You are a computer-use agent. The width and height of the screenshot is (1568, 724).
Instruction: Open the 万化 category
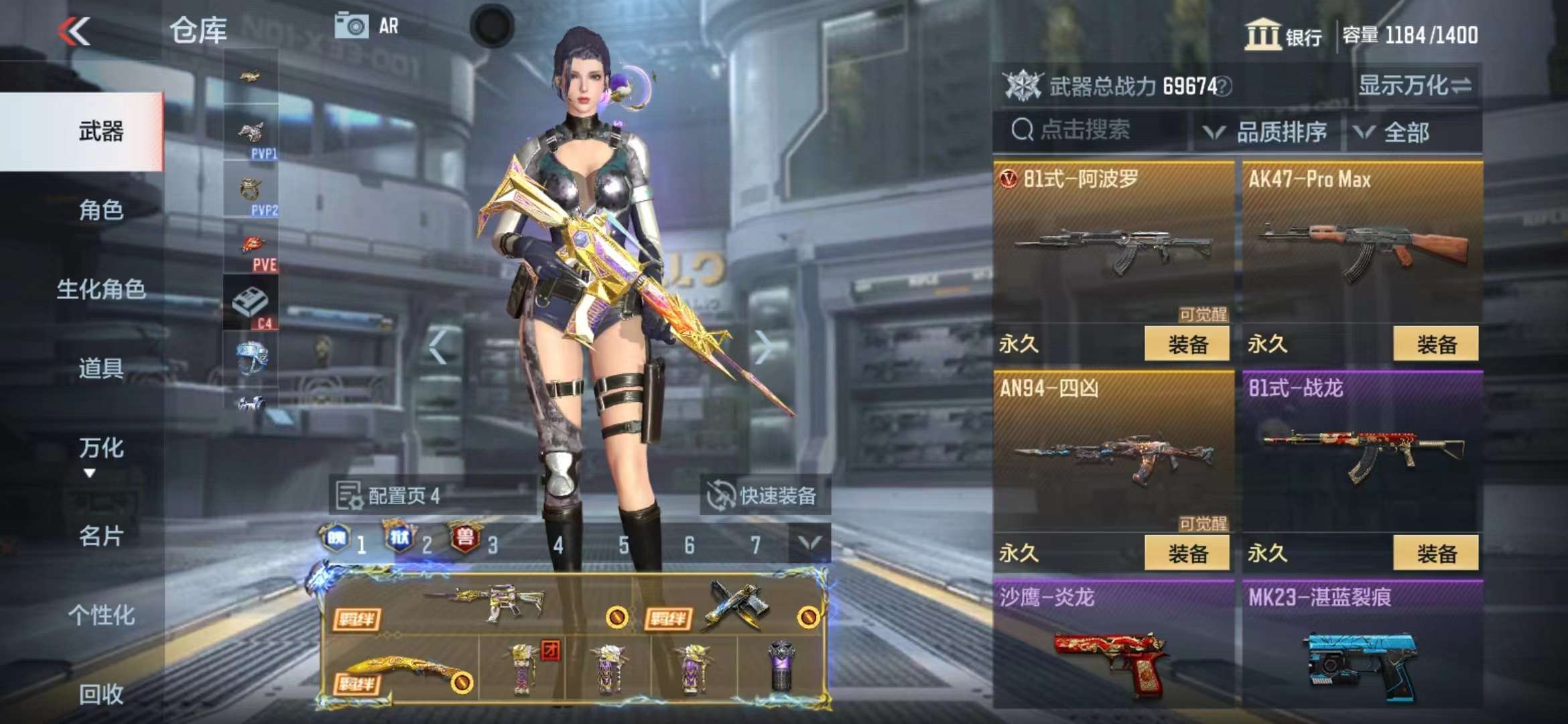101,449
